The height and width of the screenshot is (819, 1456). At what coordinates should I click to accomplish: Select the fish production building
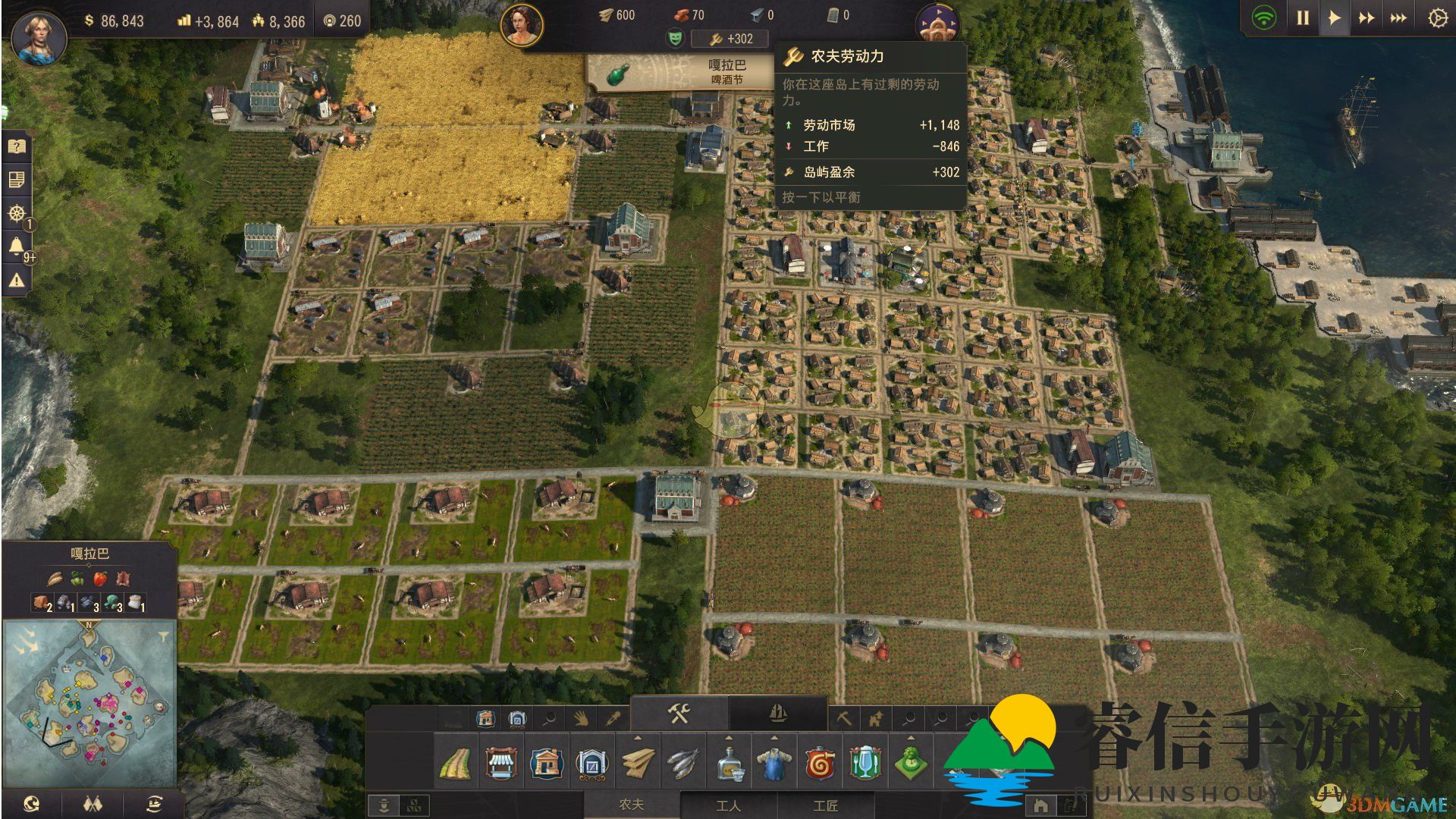coord(682,763)
